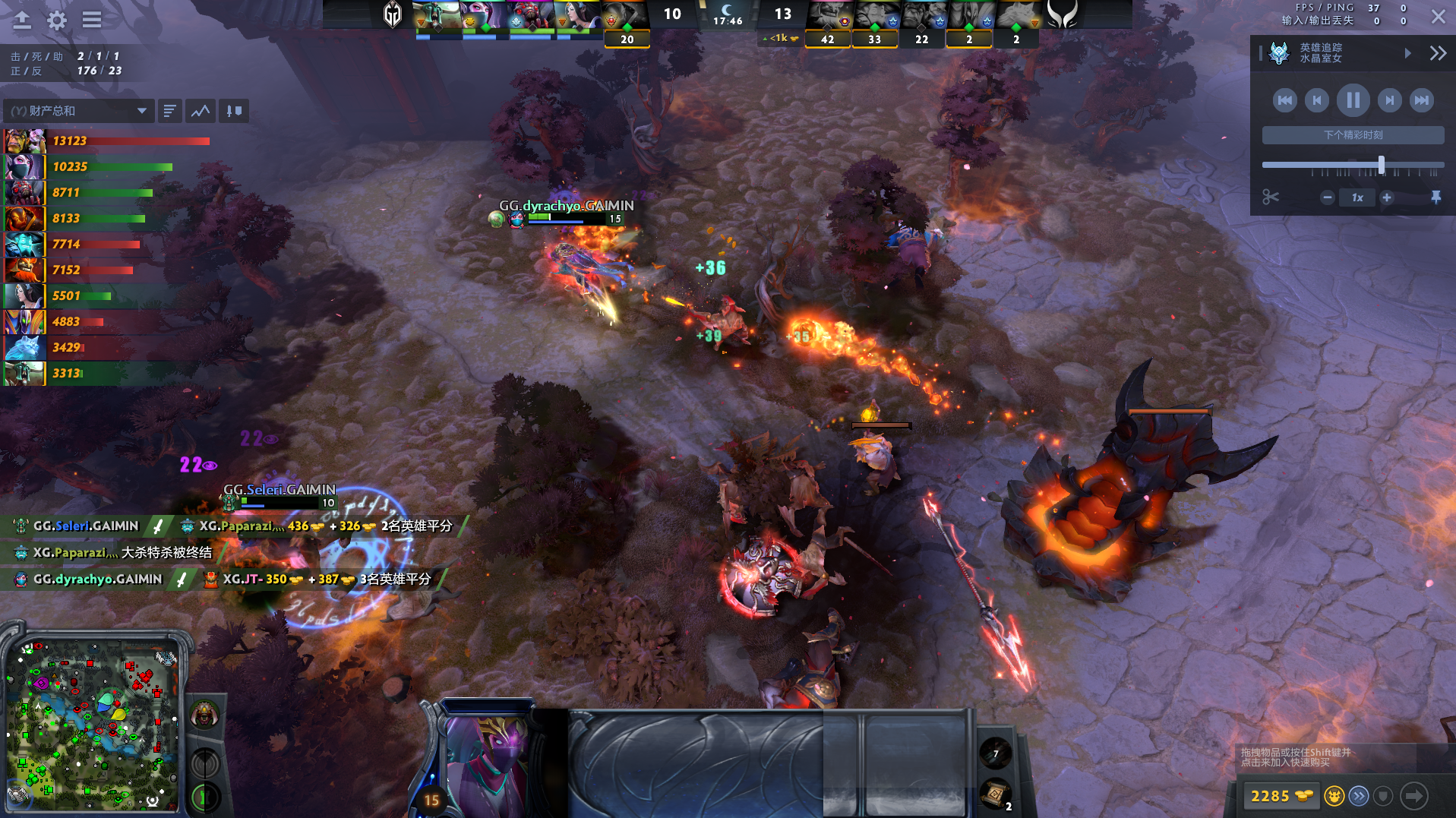
Task: Increase replay speed with the plus button
Action: (1387, 197)
